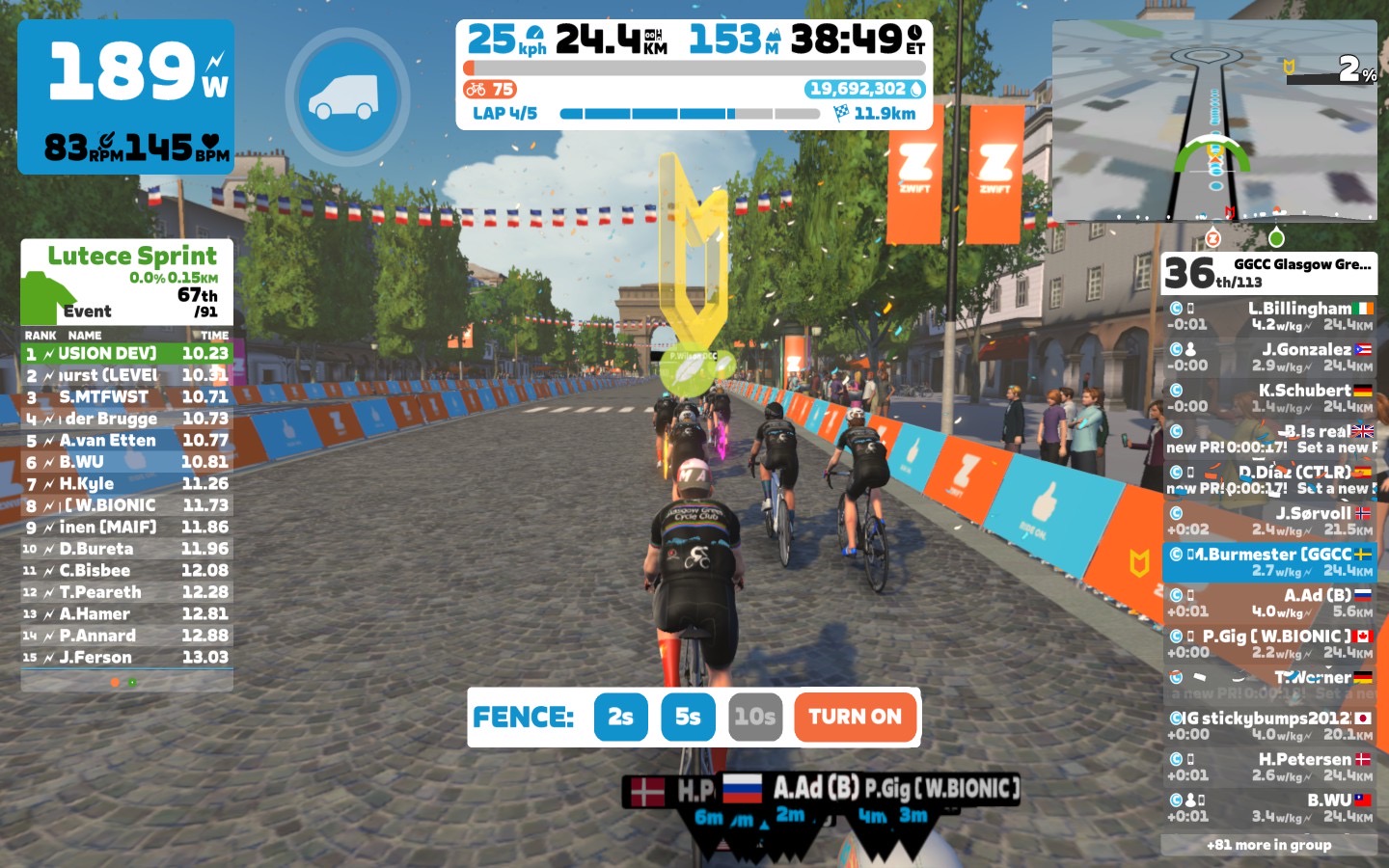Choose J.Sørvoll from nearby riders
Image resolution: width=1389 pixels, height=868 pixels.
[1269, 521]
